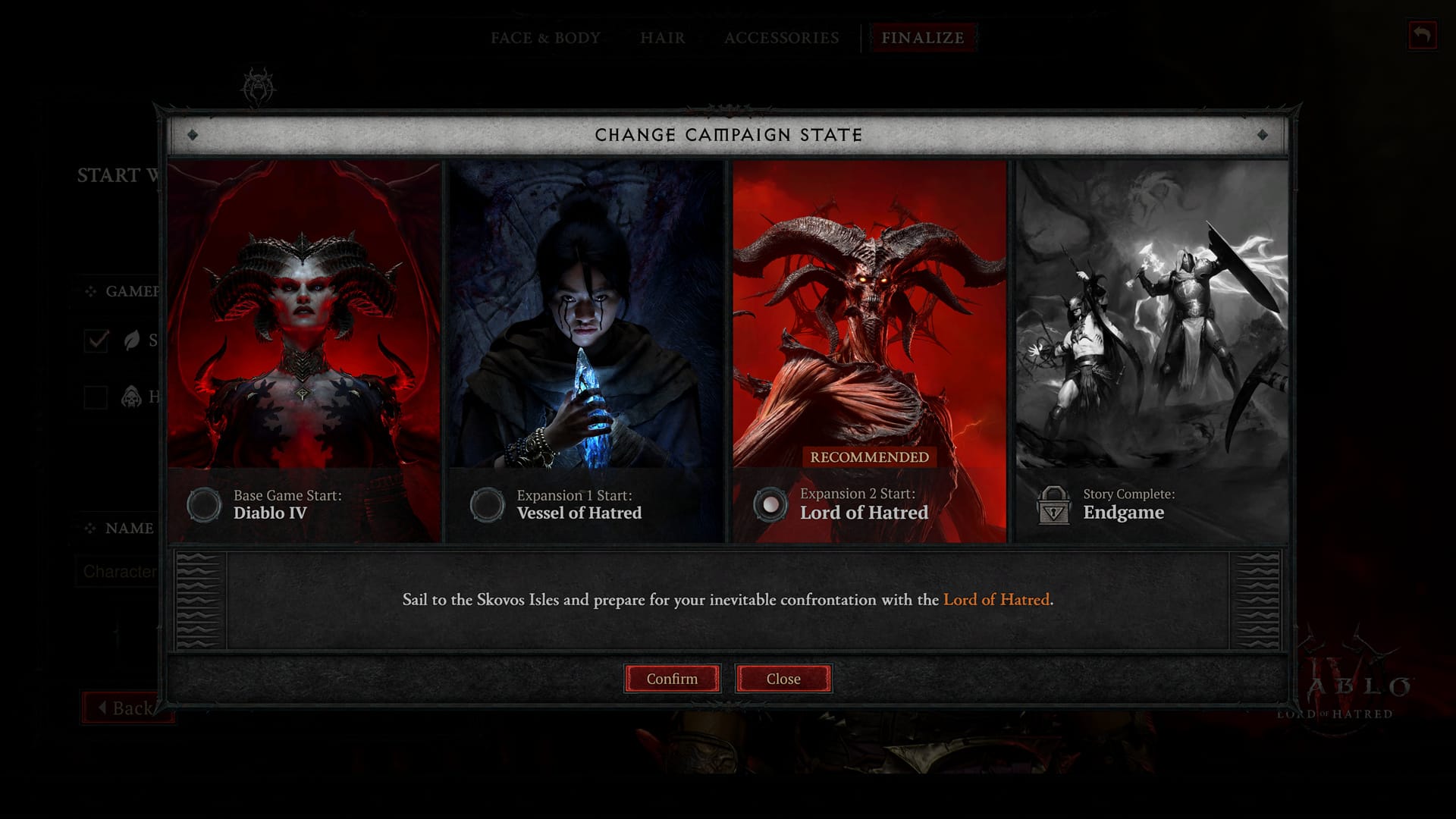This screenshot has height=819, width=1456.
Task: Click the character name input field
Action: (118, 572)
